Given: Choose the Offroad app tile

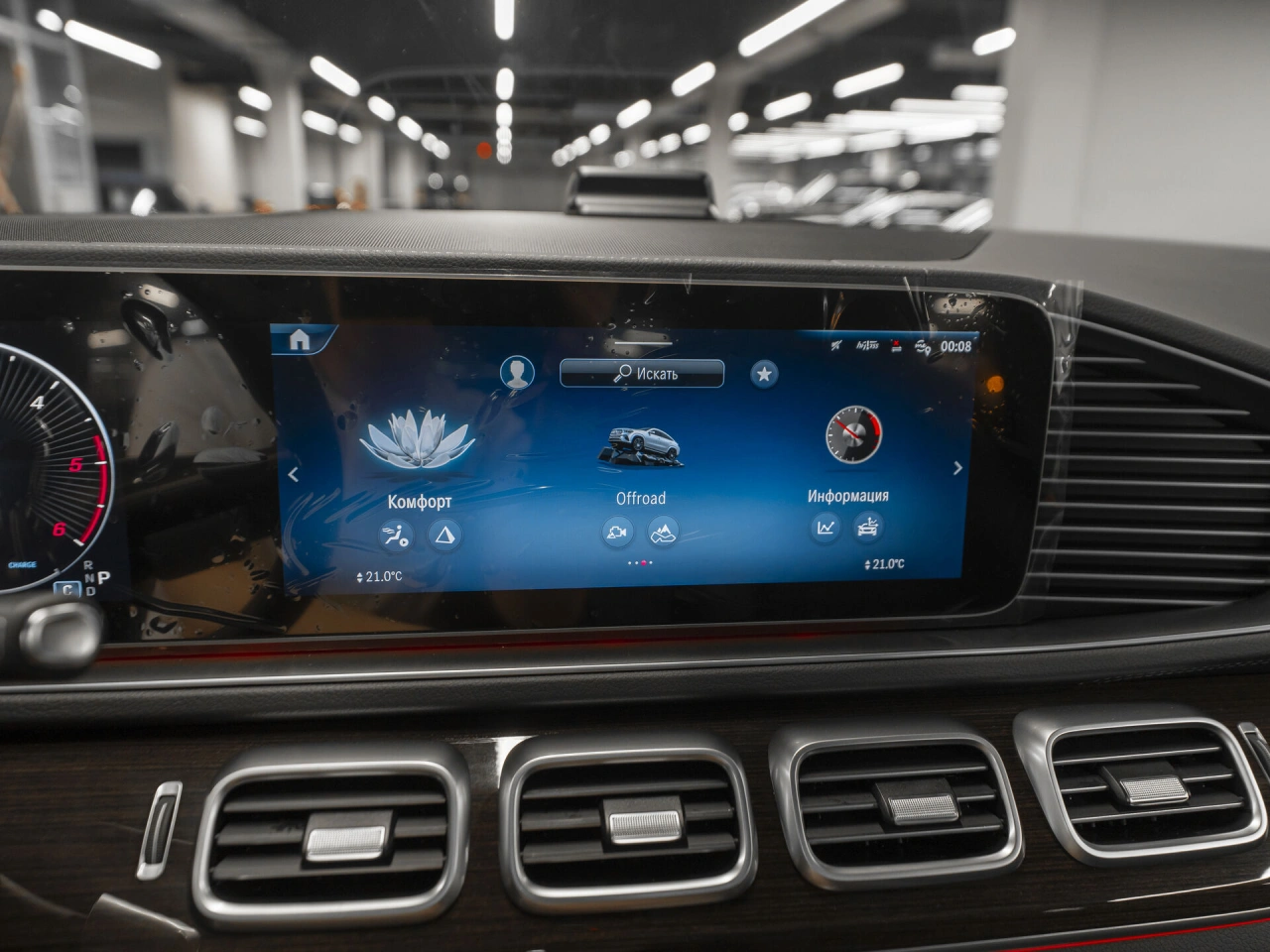Looking at the screenshot, I should click(x=640, y=448).
